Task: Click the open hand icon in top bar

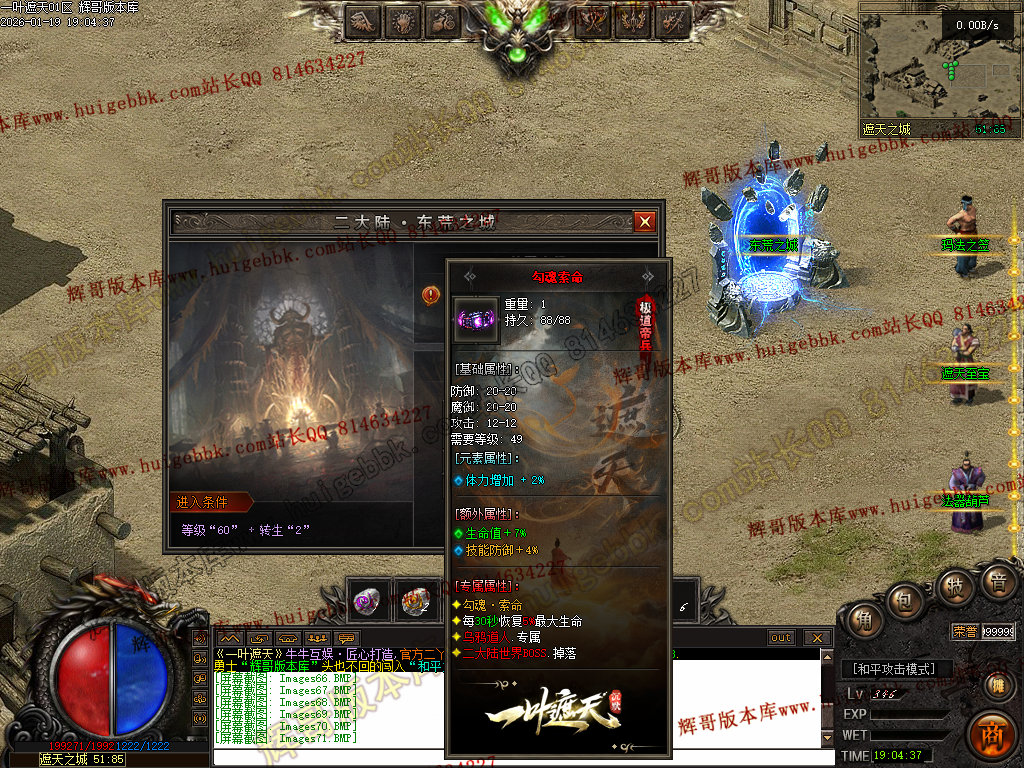Action: 403,19
